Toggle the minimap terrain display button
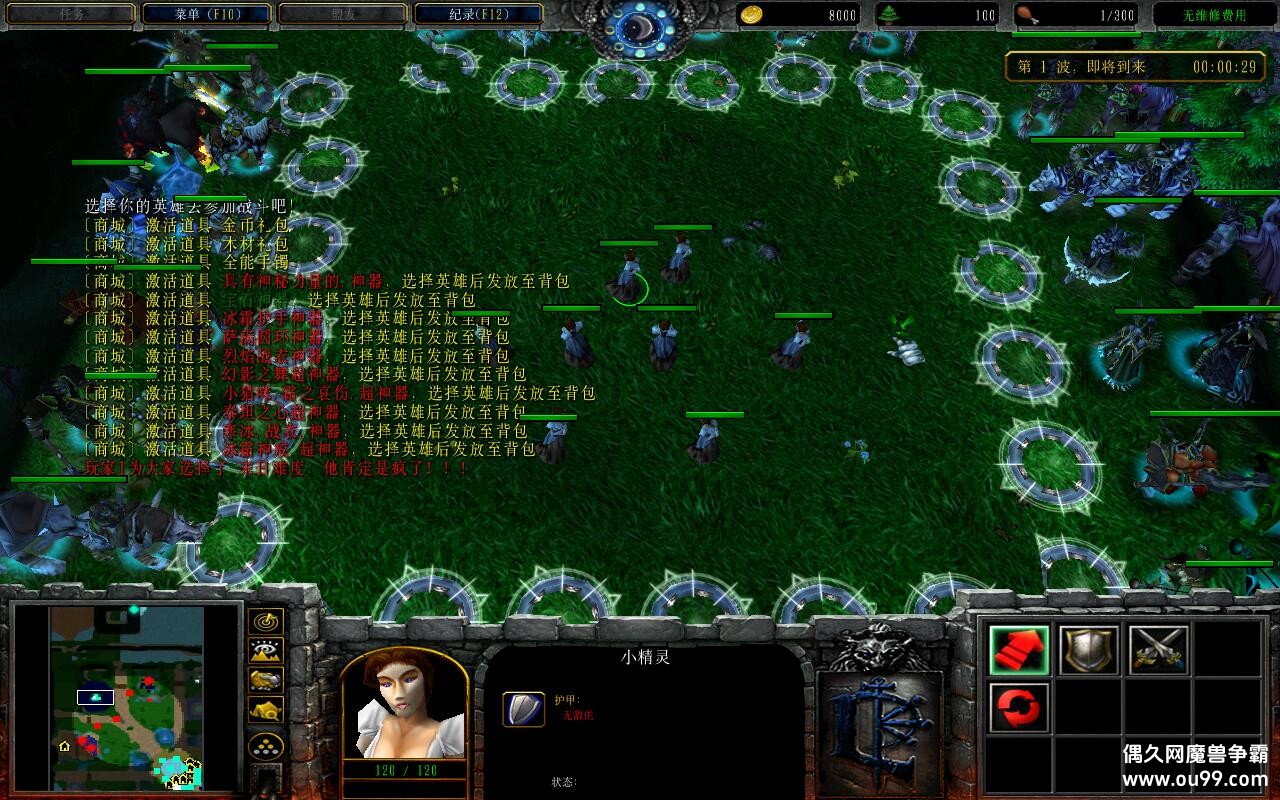Image resolution: width=1280 pixels, height=800 pixels. pyautogui.click(x=265, y=651)
